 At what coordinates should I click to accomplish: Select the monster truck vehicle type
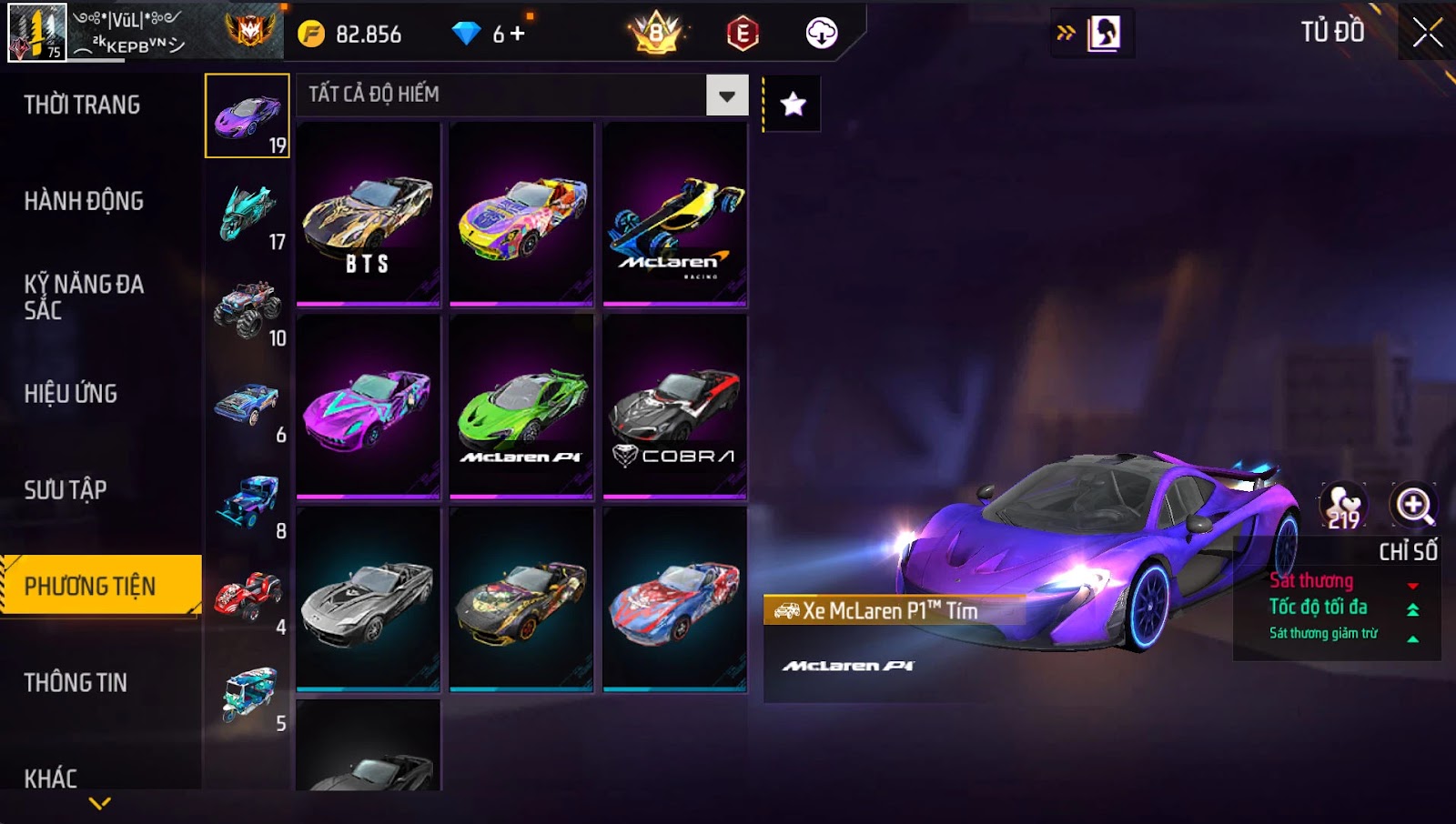click(x=248, y=309)
